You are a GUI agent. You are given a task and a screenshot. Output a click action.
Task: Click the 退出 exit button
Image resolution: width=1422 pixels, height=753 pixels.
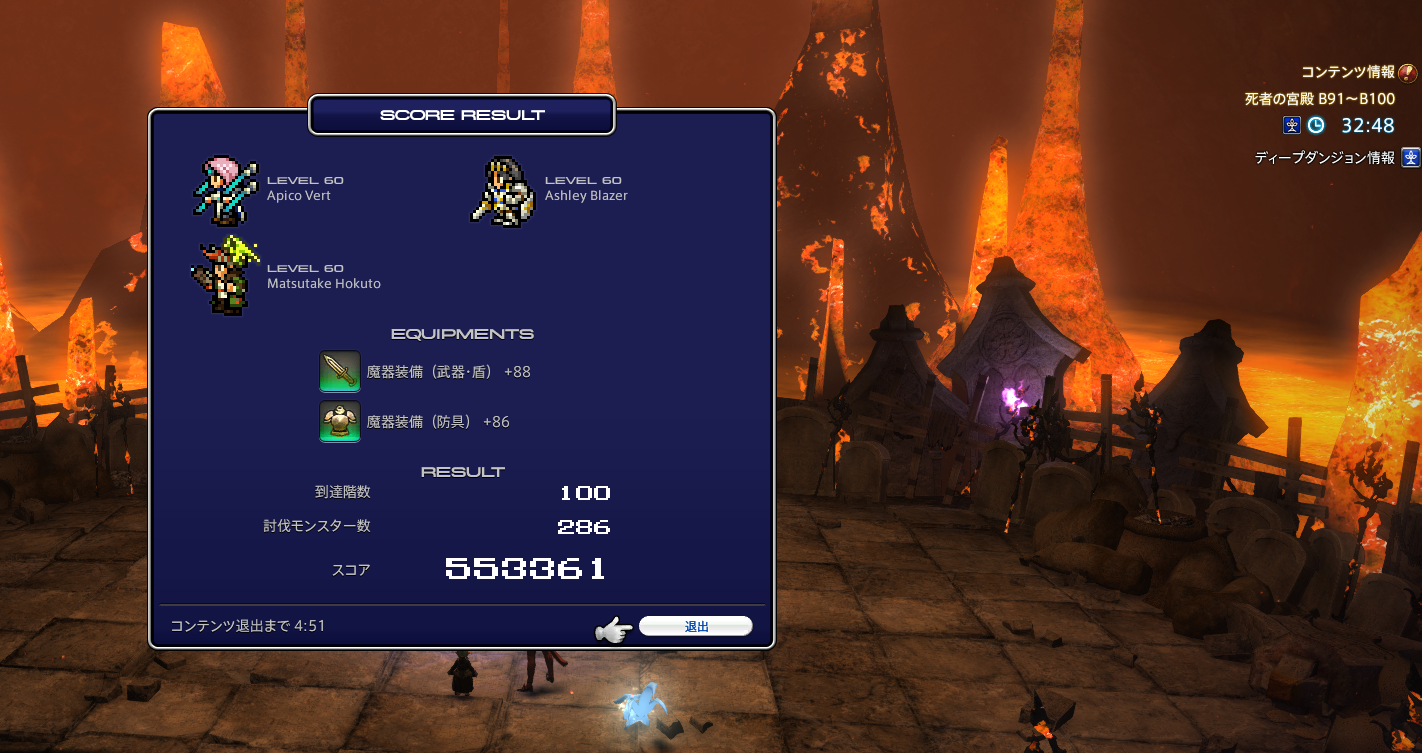coord(695,627)
